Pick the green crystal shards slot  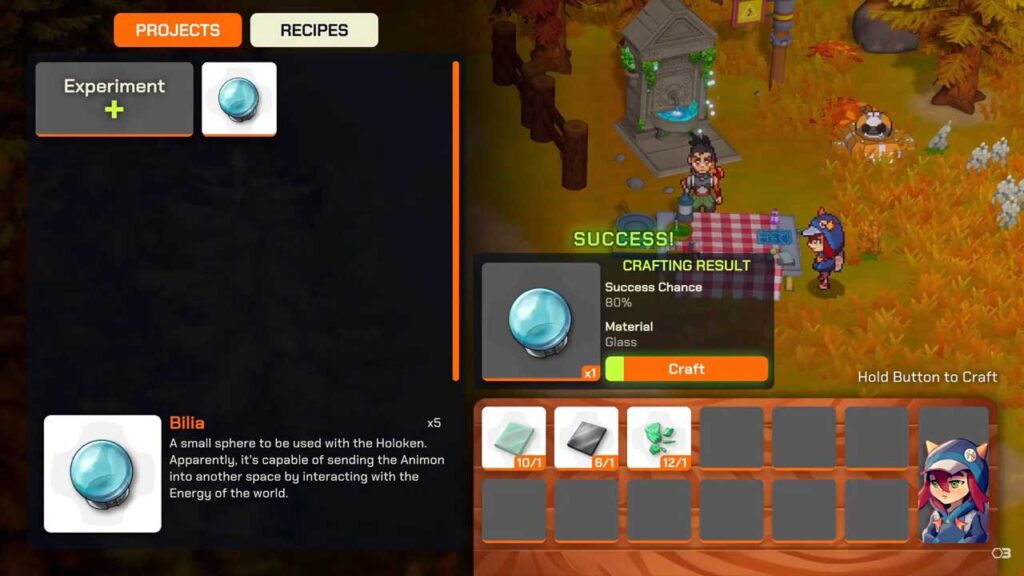tap(659, 437)
